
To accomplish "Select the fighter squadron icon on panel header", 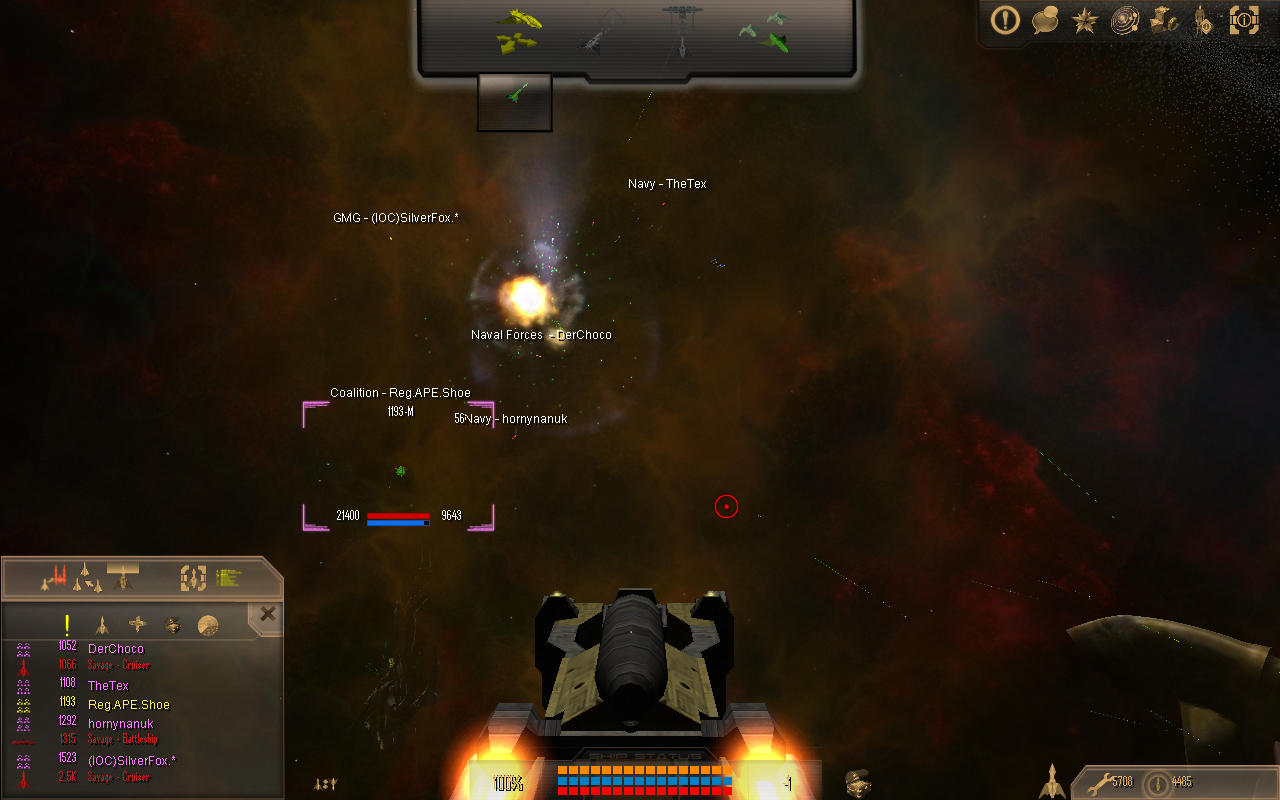I will tap(88, 578).
